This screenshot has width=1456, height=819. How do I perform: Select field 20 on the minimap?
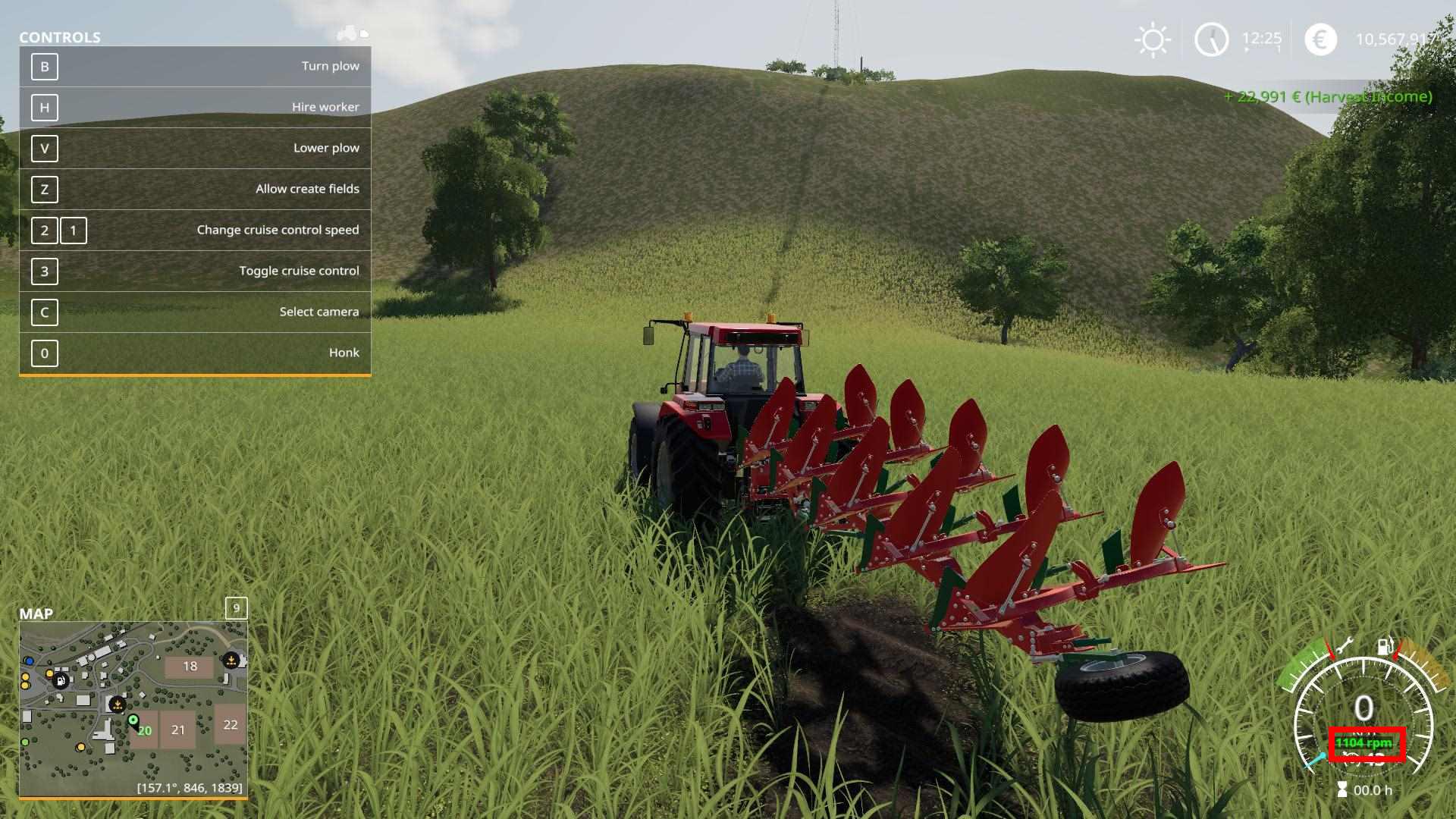[x=145, y=731]
